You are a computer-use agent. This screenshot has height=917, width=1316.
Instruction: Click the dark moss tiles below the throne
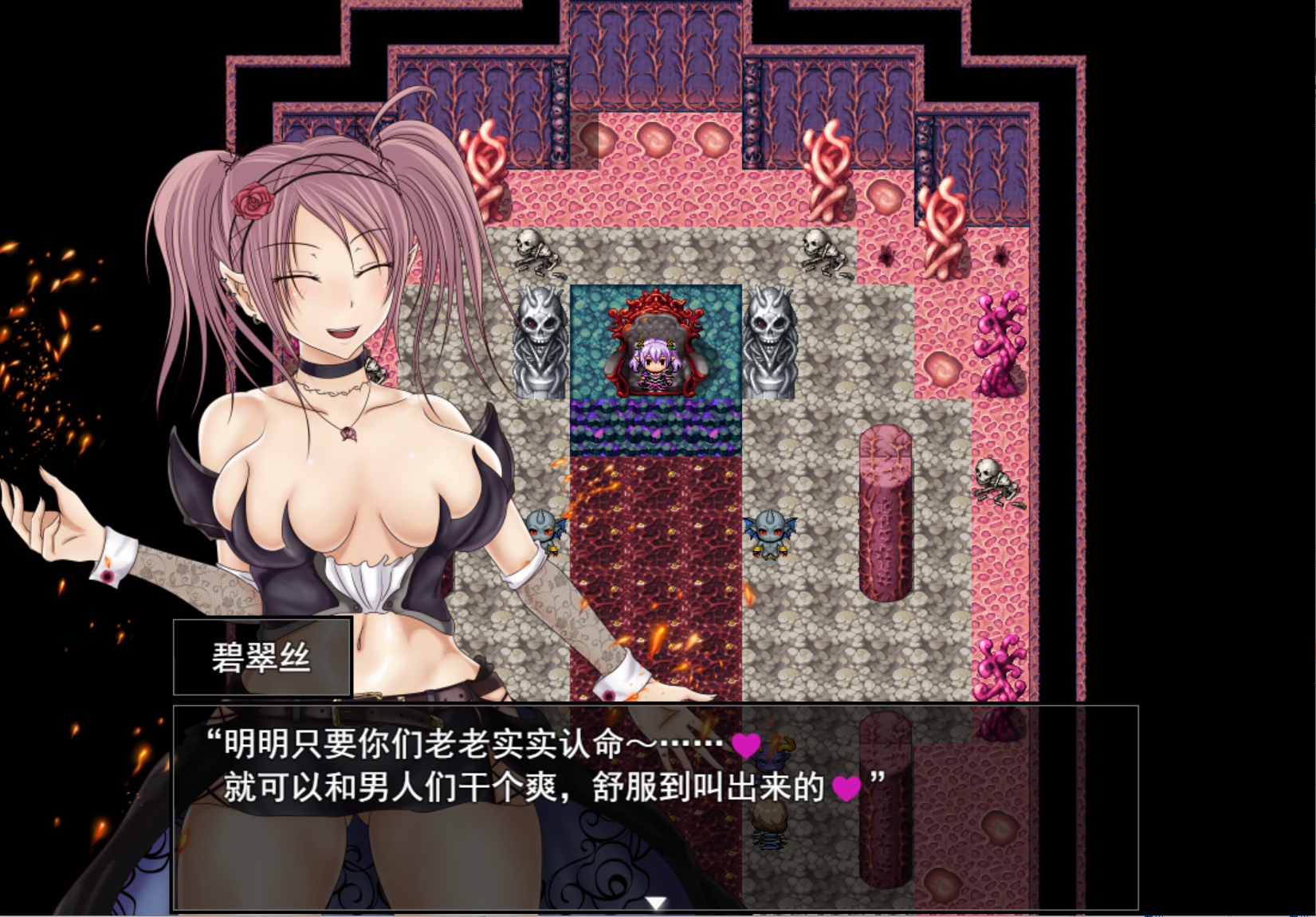pos(654,426)
